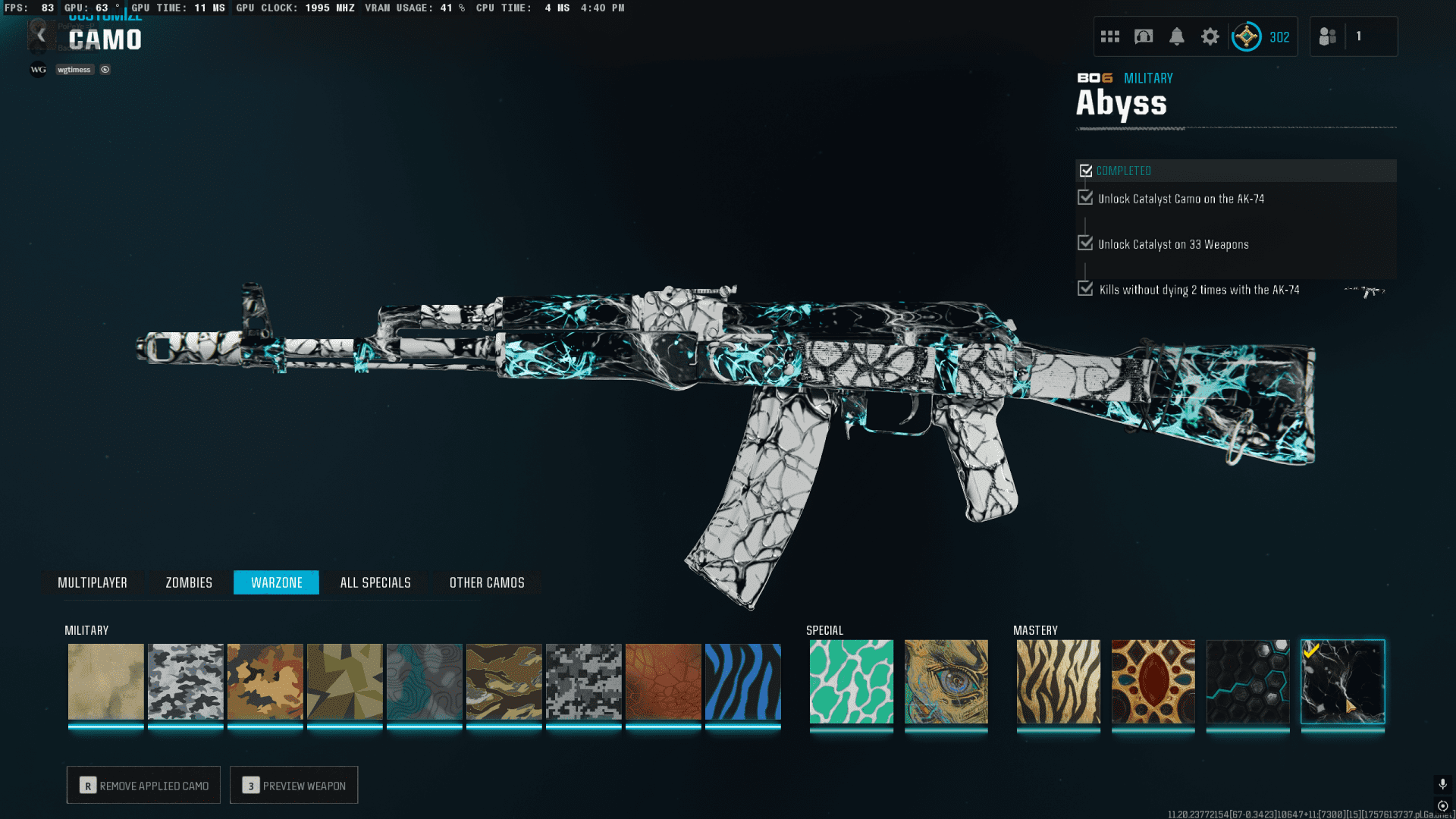Open the Zombies camo tab
The height and width of the screenshot is (819, 1456).
pyautogui.click(x=189, y=582)
